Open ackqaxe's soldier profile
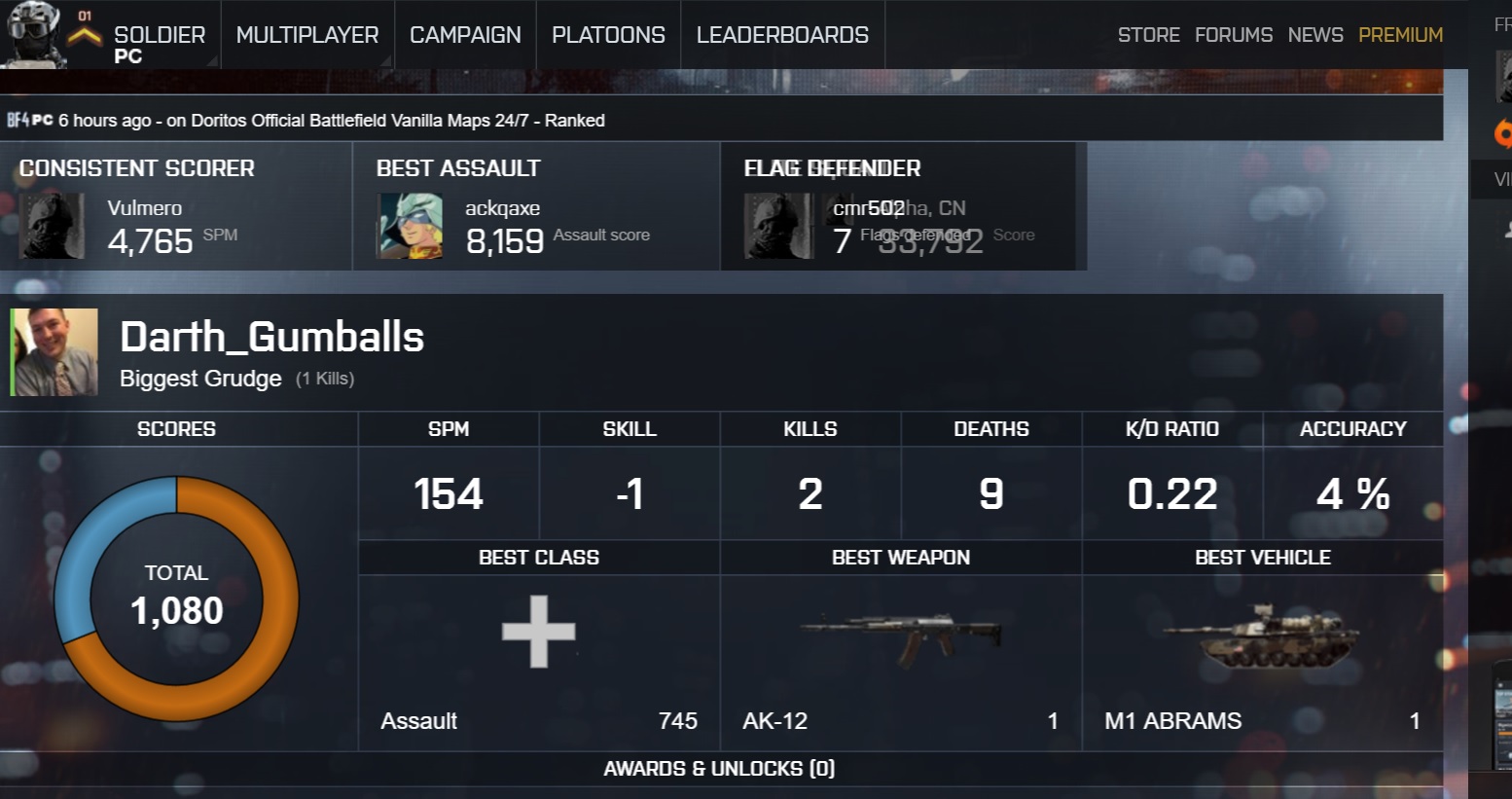 (x=502, y=208)
